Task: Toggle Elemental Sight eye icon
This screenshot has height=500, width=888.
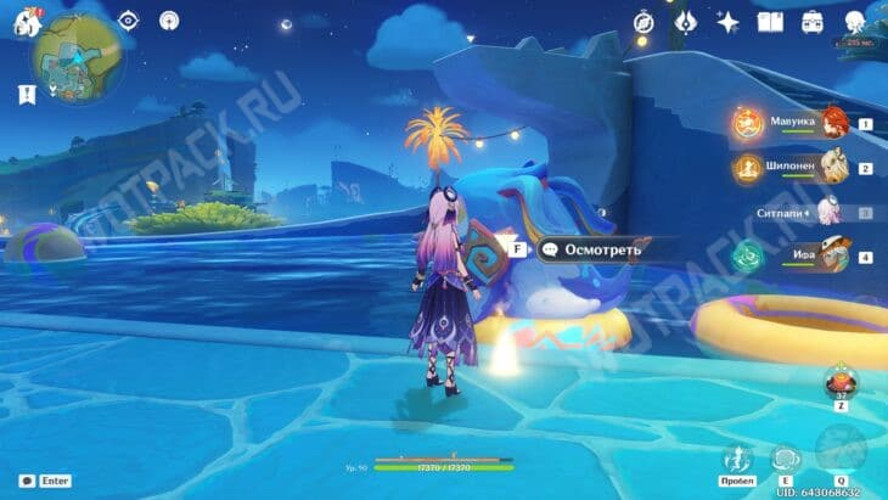Action: (129, 21)
